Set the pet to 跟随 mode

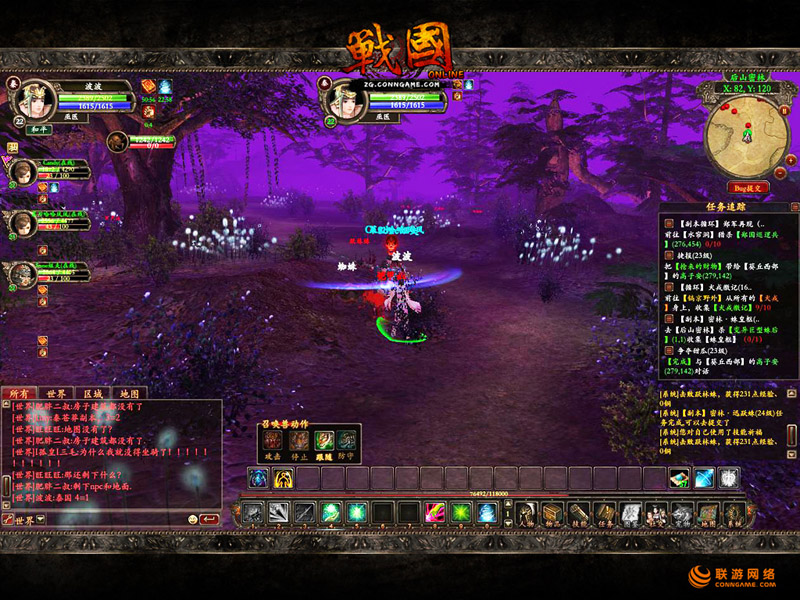click(323, 439)
